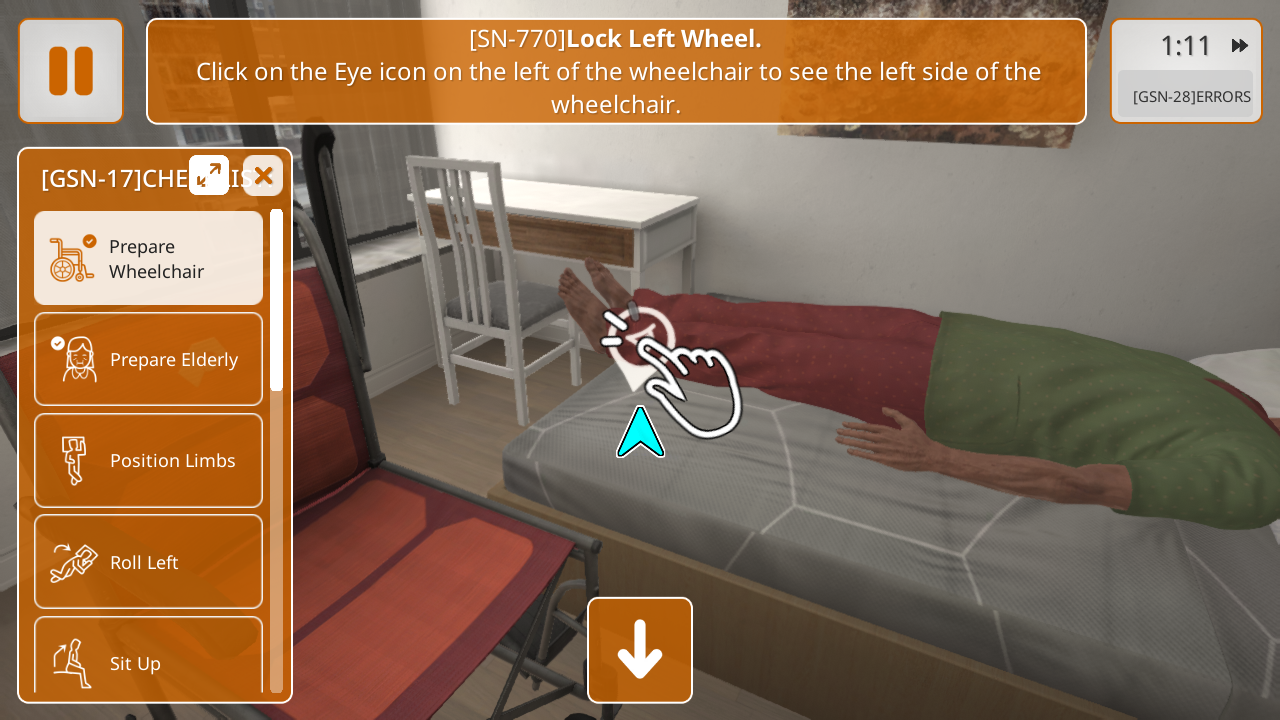Skip ahead using the fast-forward arrows
This screenshot has height=720, width=1280.
coord(1240,46)
